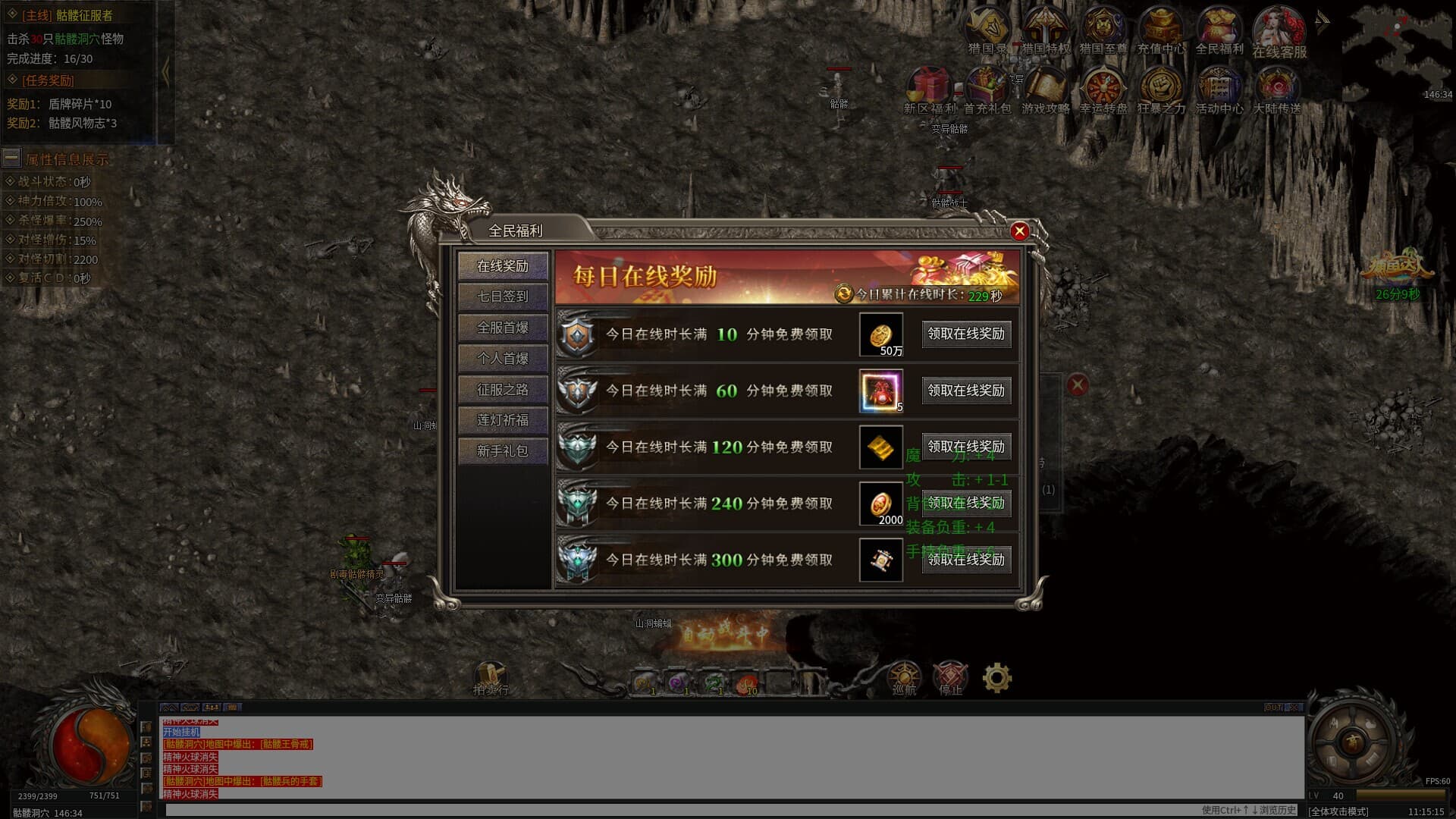Screen dimensions: 1456x819
Task: Select the 50万 gold coin reward icon
Action: [x=880, y=334]
